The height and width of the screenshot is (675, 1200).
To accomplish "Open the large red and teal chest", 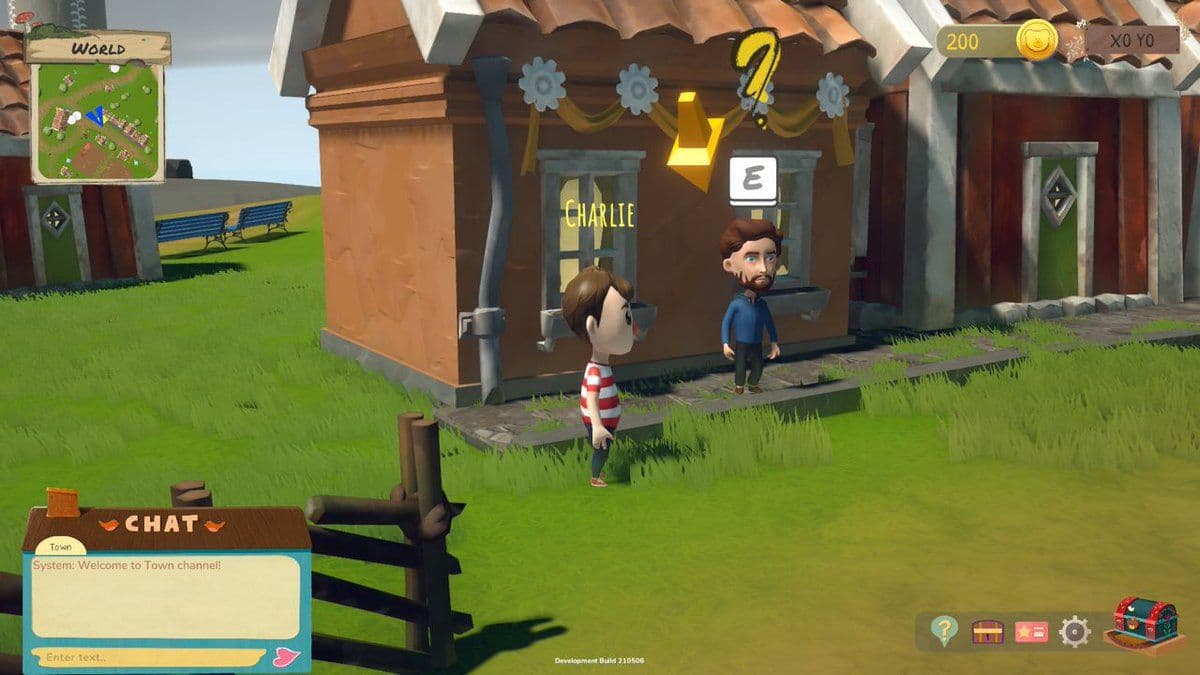I will pyautogui.click(x=1145, y=622).
